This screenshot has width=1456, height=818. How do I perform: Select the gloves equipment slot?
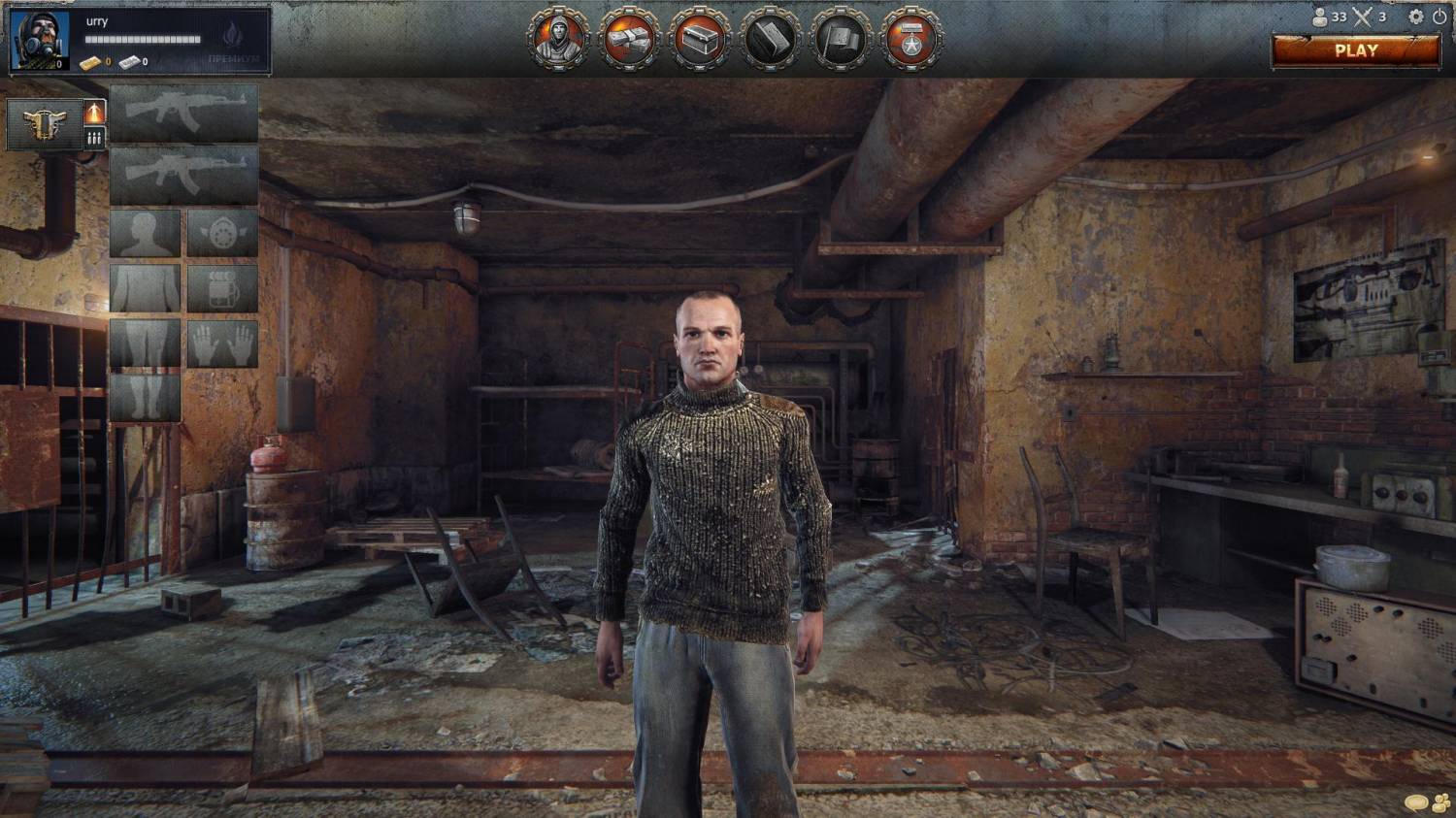pyautogui.click(x=222, y=344)
